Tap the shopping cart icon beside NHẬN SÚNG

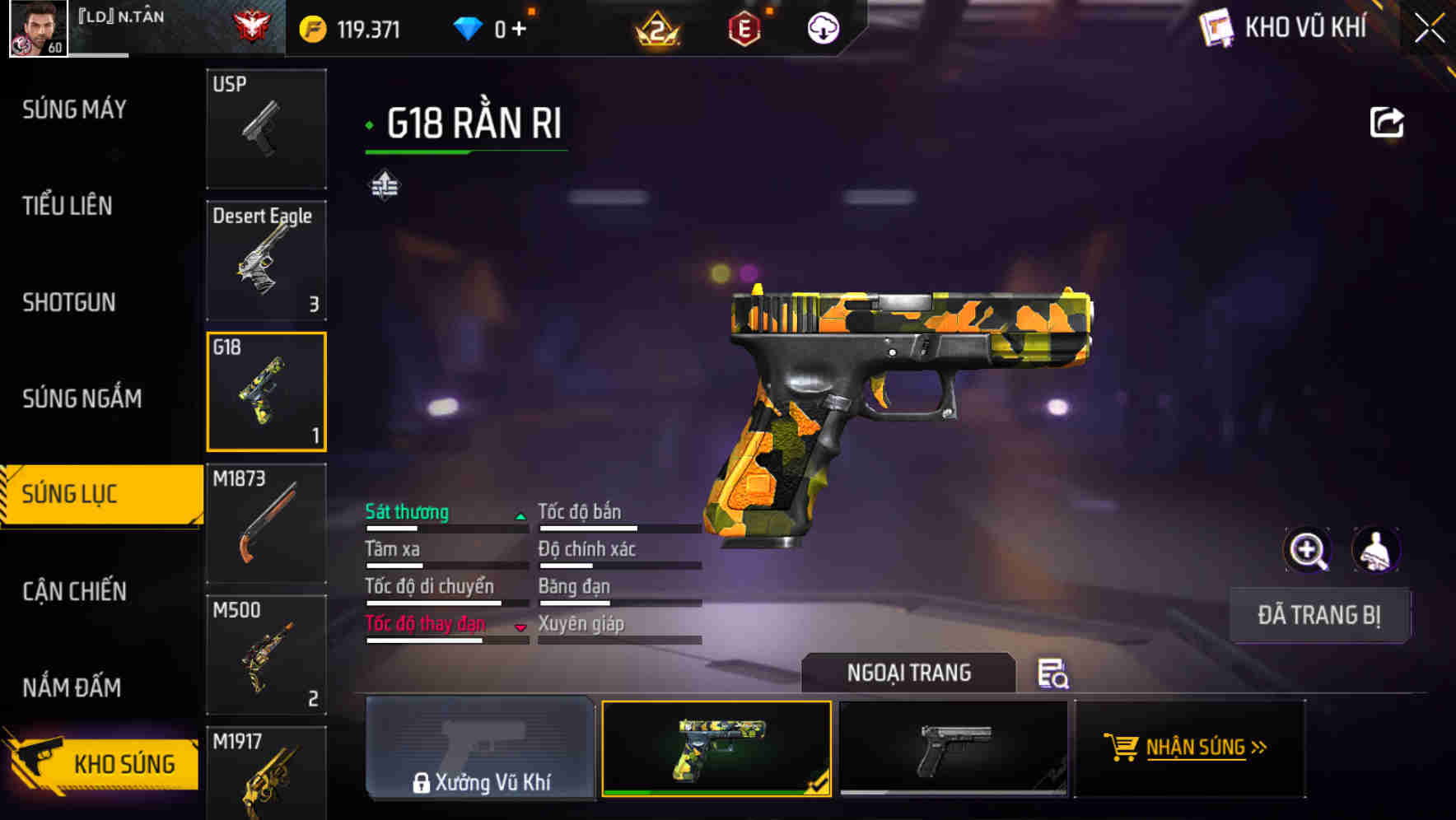pyautogui.click(x=1122, y=748)
